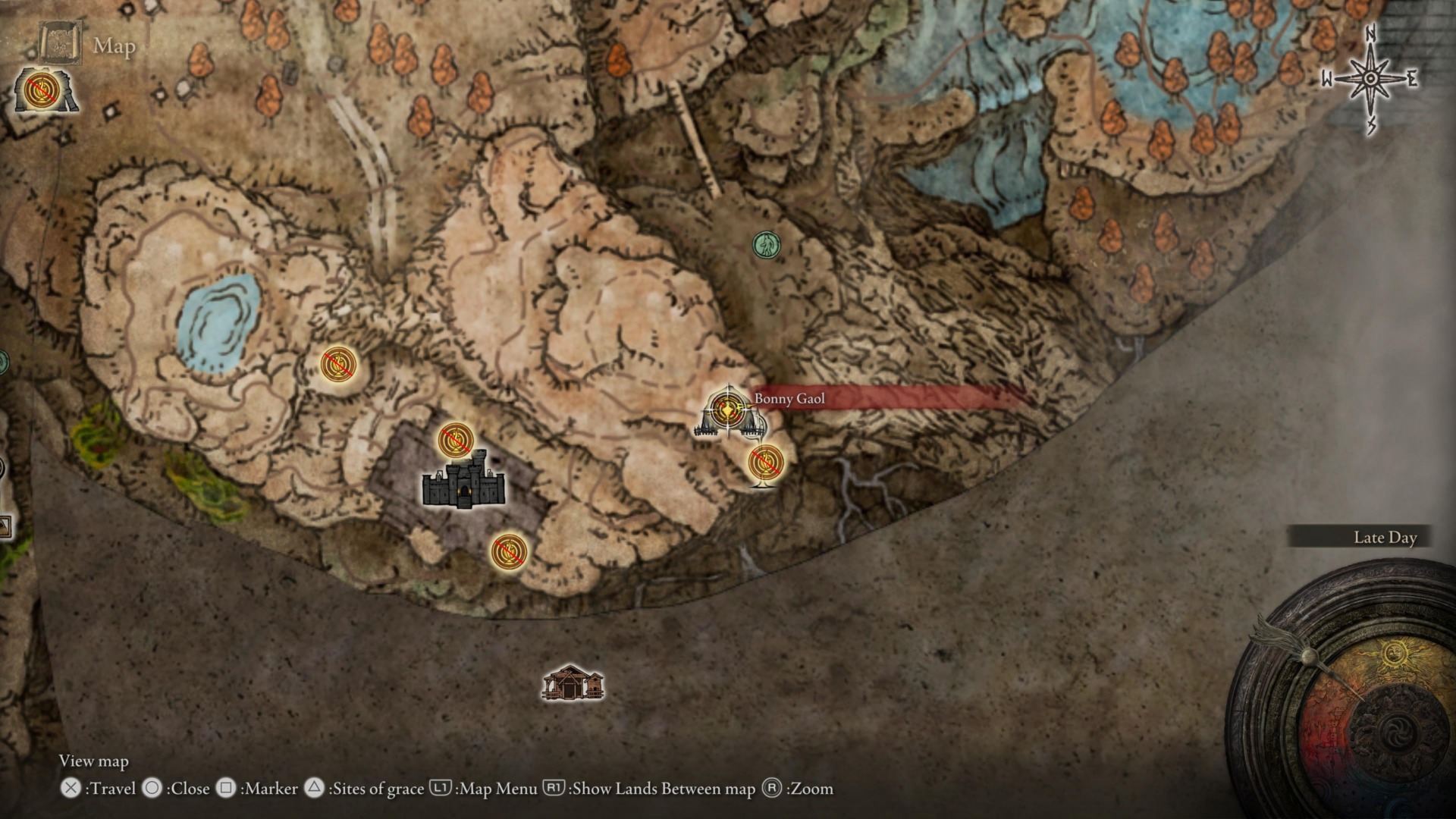Screen dimensions: 1456x819
Task: Click the compass rose in the top right
Action: 1369,78
